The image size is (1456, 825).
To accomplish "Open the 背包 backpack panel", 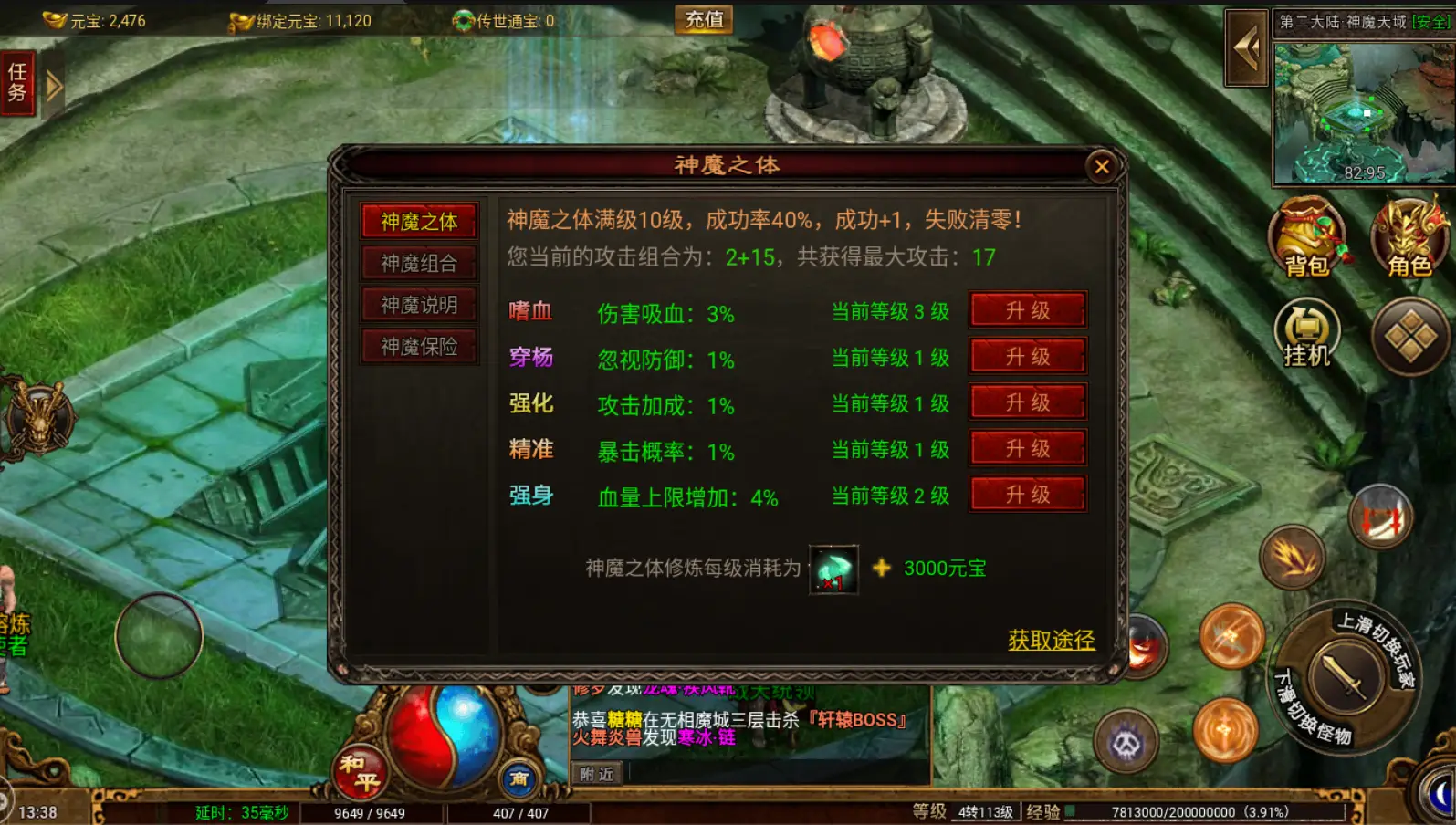I will pyautogui.click(x=1307, y=239).
